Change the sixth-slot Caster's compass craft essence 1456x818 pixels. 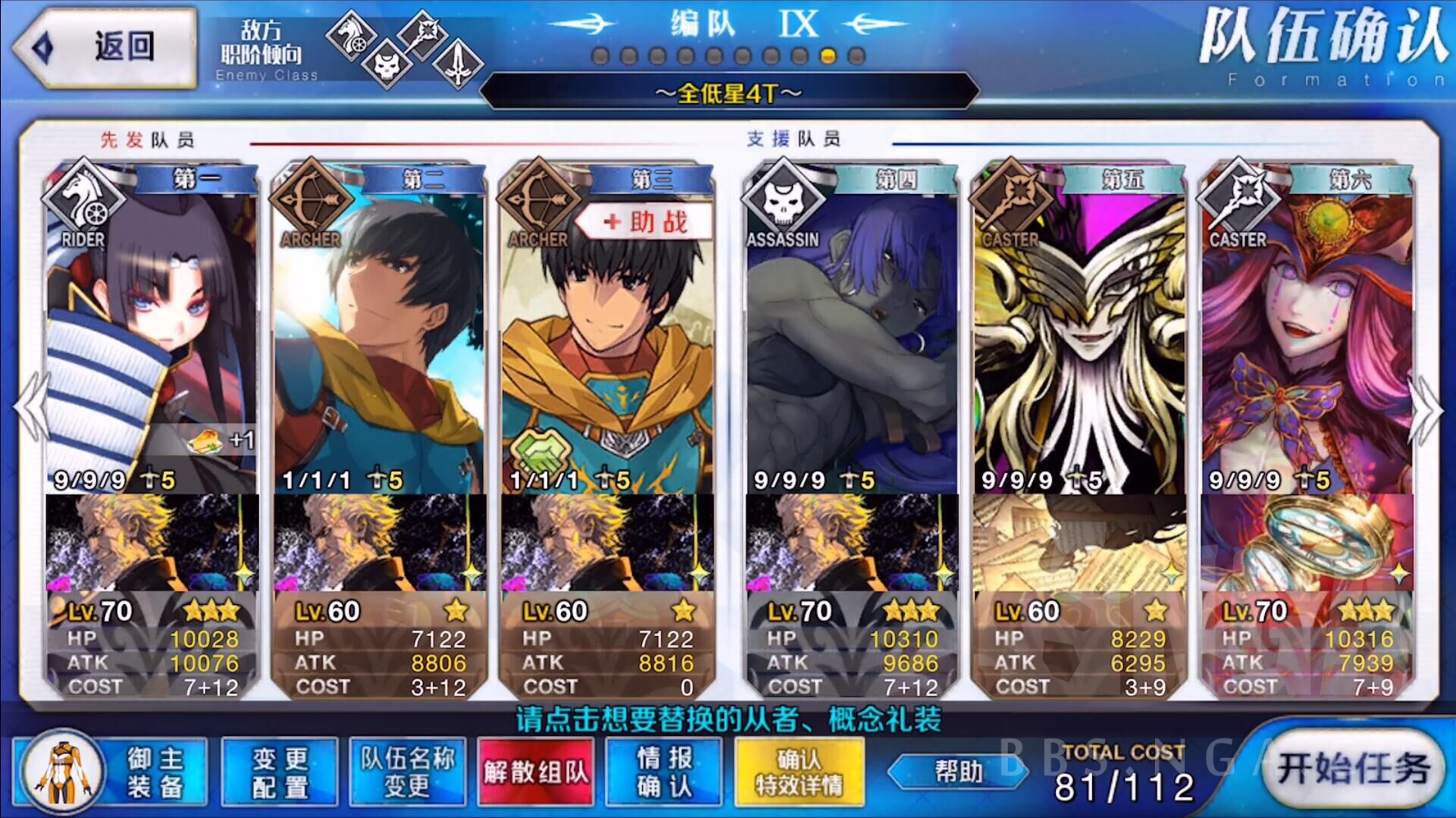(x=1306, y=542)
